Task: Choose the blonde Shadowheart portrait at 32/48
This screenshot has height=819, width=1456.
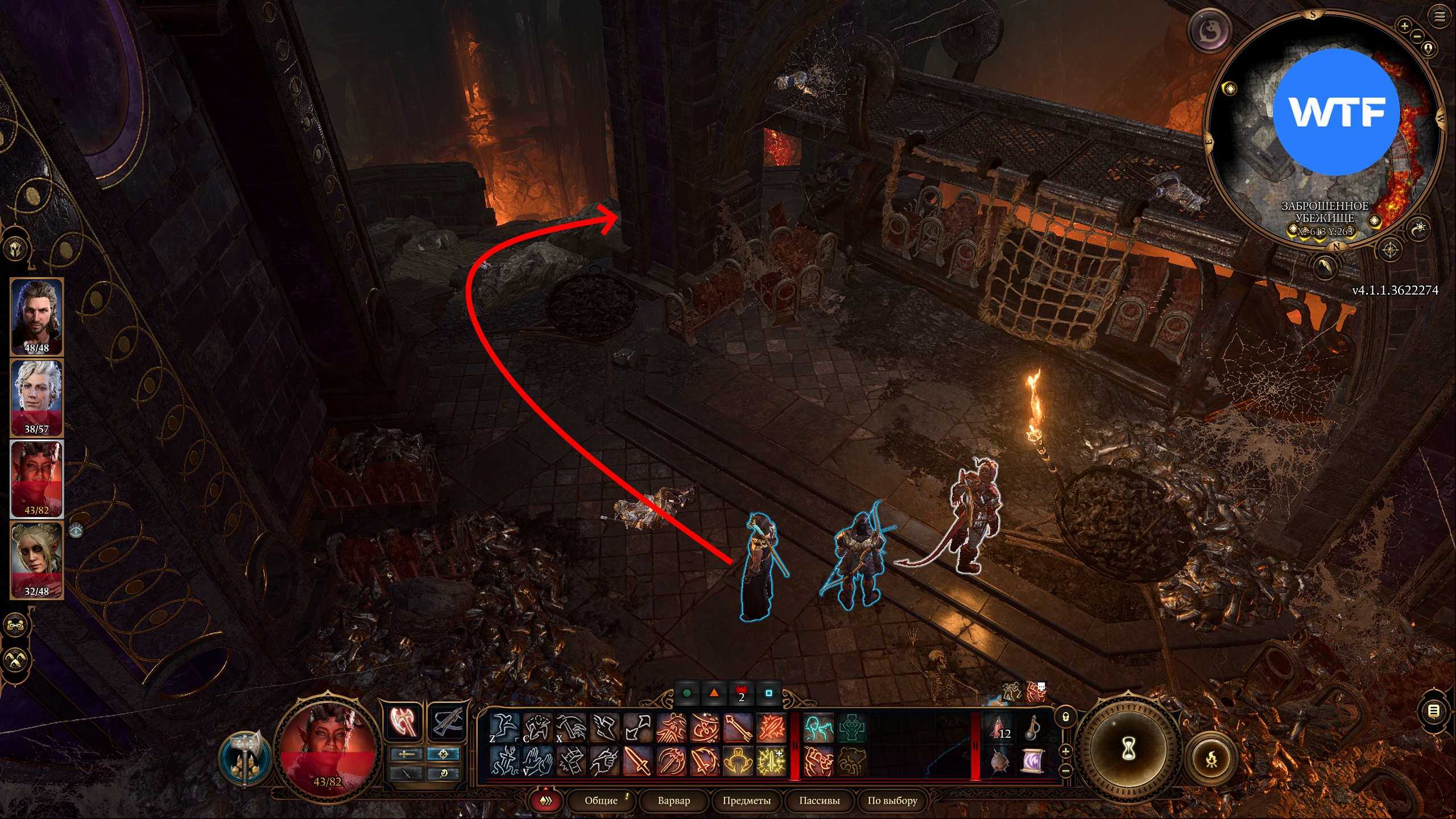Action: pos(37,560)
